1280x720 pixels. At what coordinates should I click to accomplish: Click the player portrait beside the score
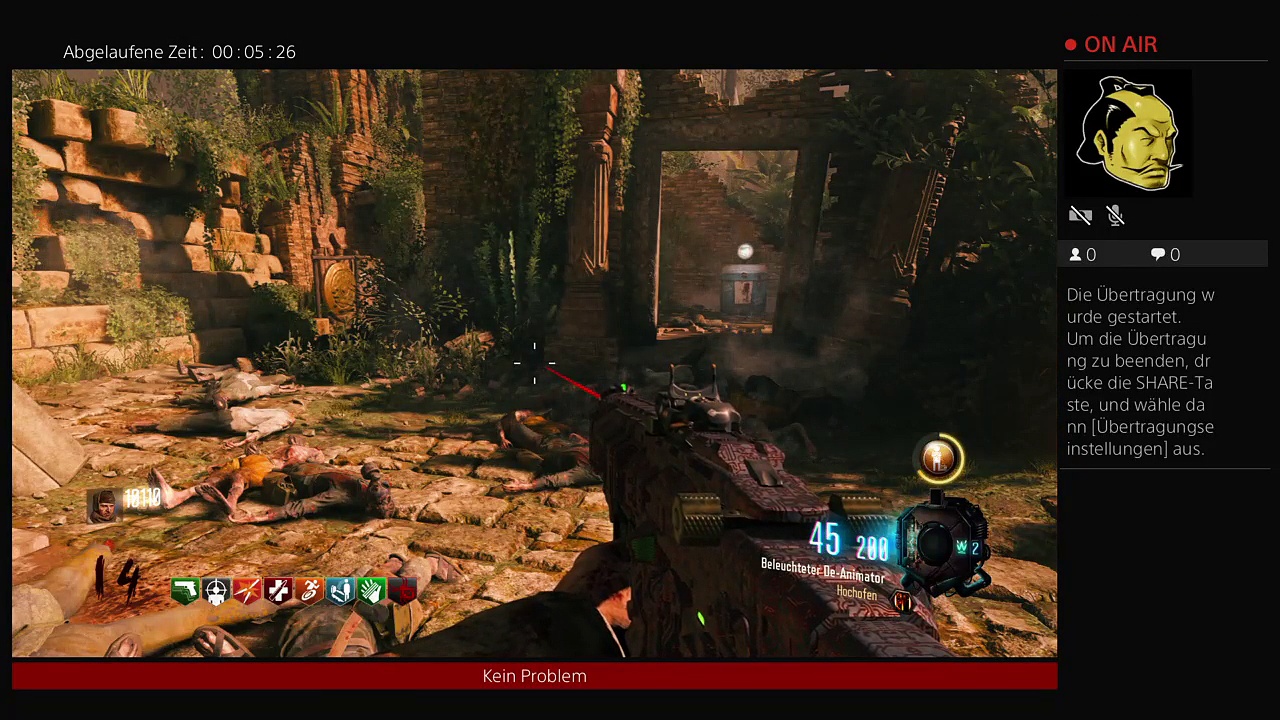[103, 505]
